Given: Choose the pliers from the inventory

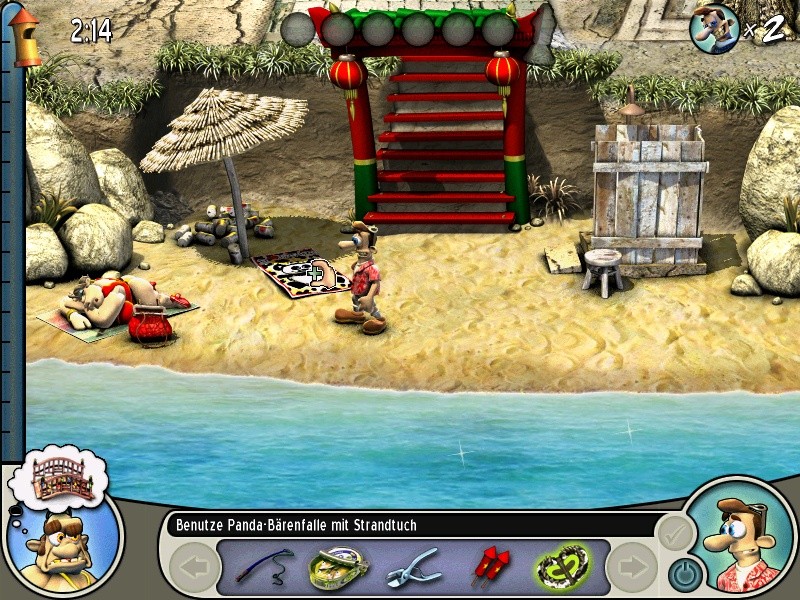Looking at the screenshot, I should tap(412, 567).
